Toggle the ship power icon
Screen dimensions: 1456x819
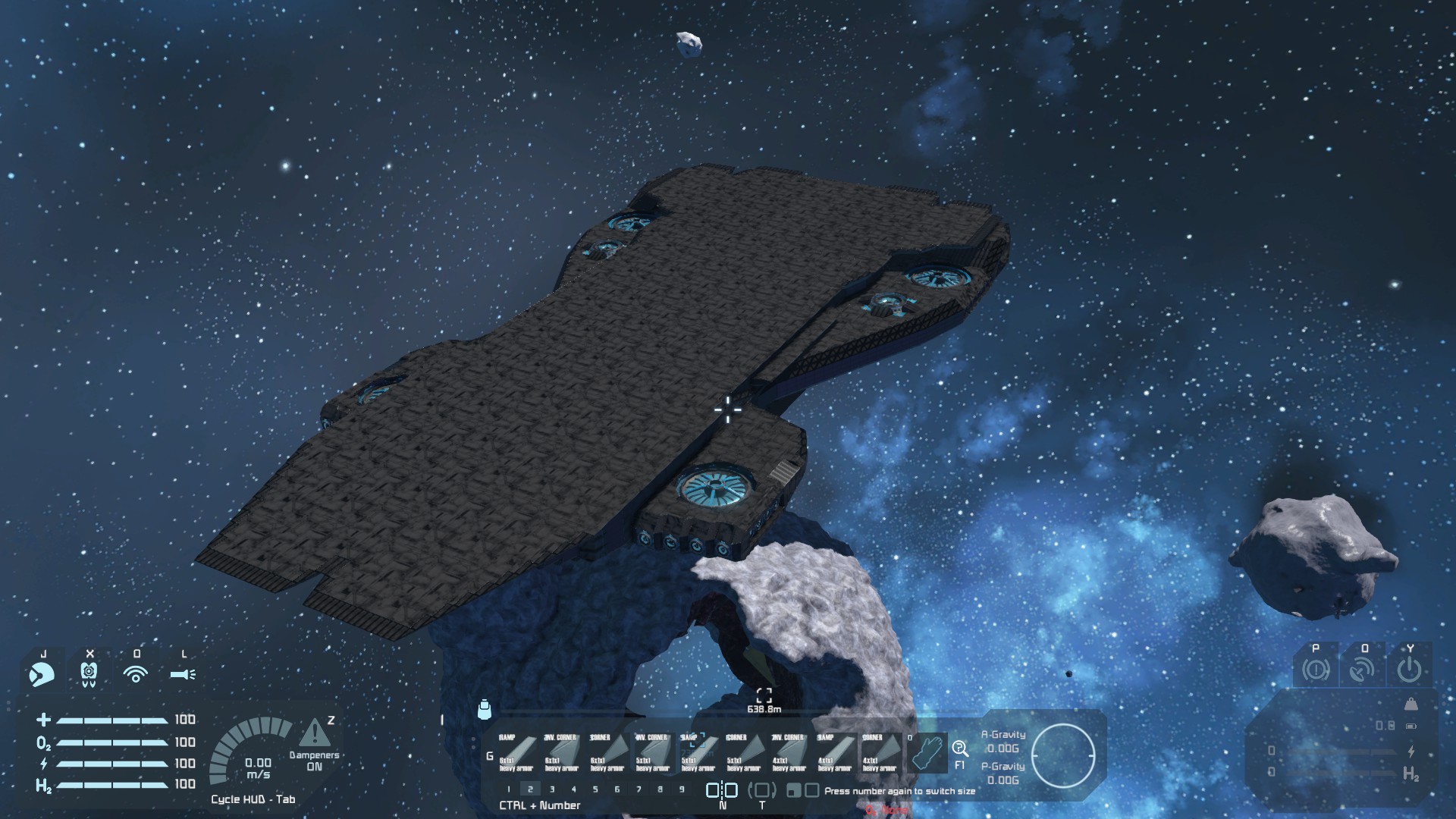pos(1409,670)
